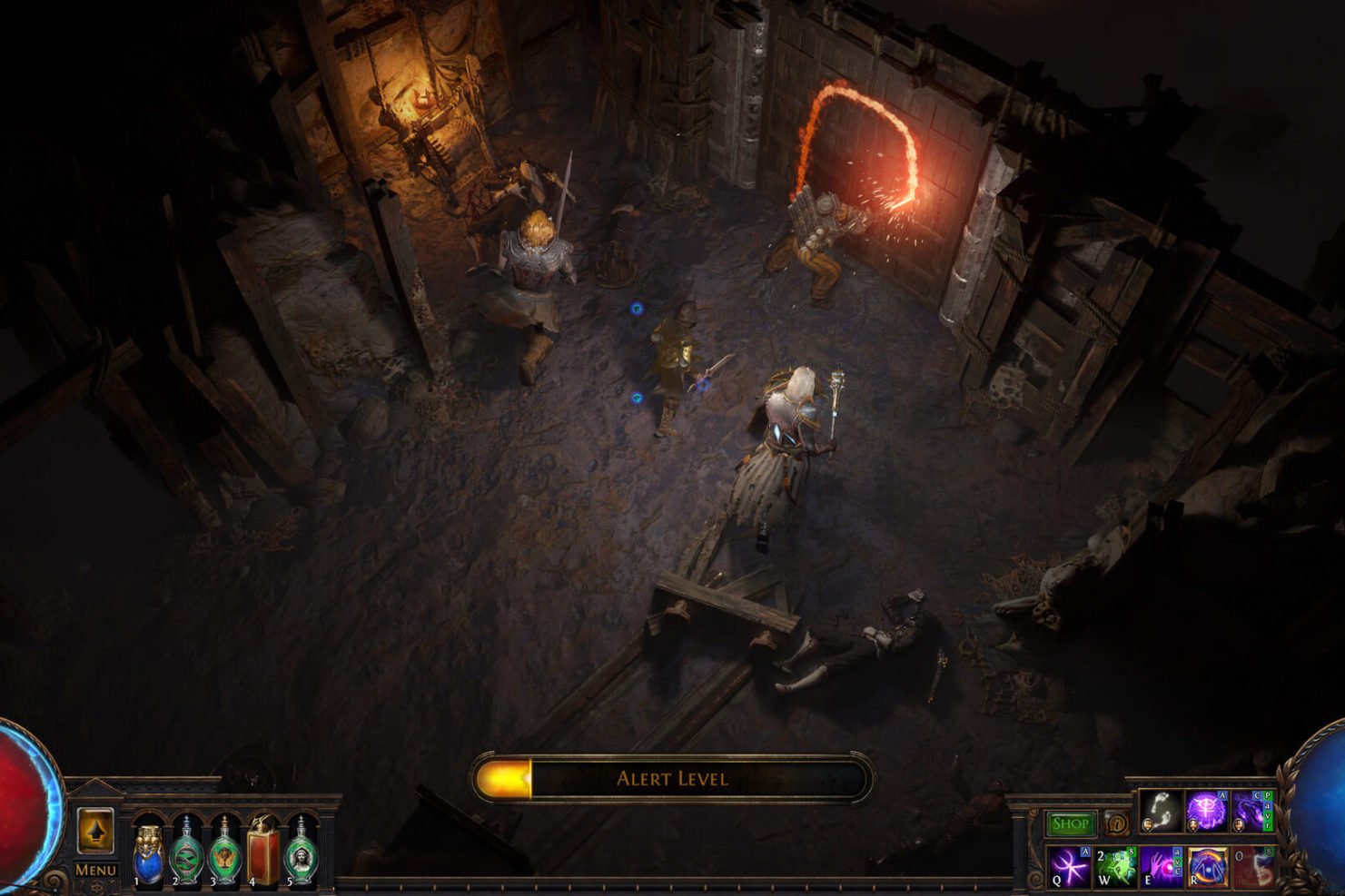Viewport: 1345px width, 896px height.
Task: Use the red rectangular flask in slot 4
Action: point(263,853)
